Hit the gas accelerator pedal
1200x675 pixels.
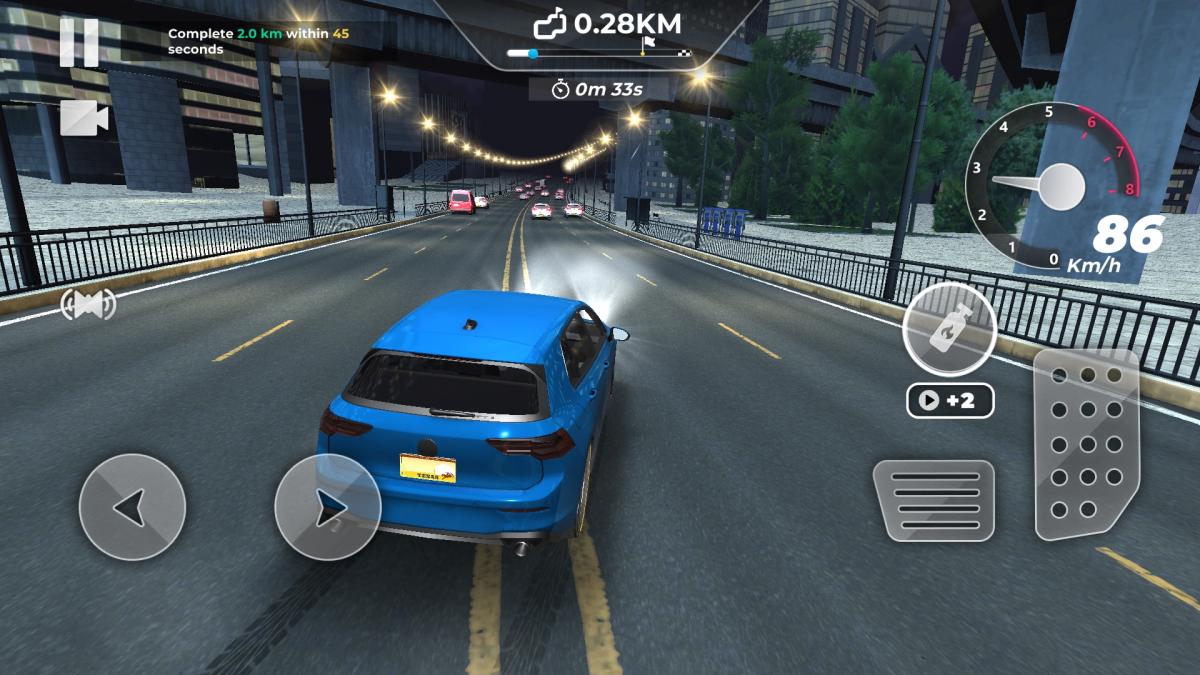click(1086, 443)
